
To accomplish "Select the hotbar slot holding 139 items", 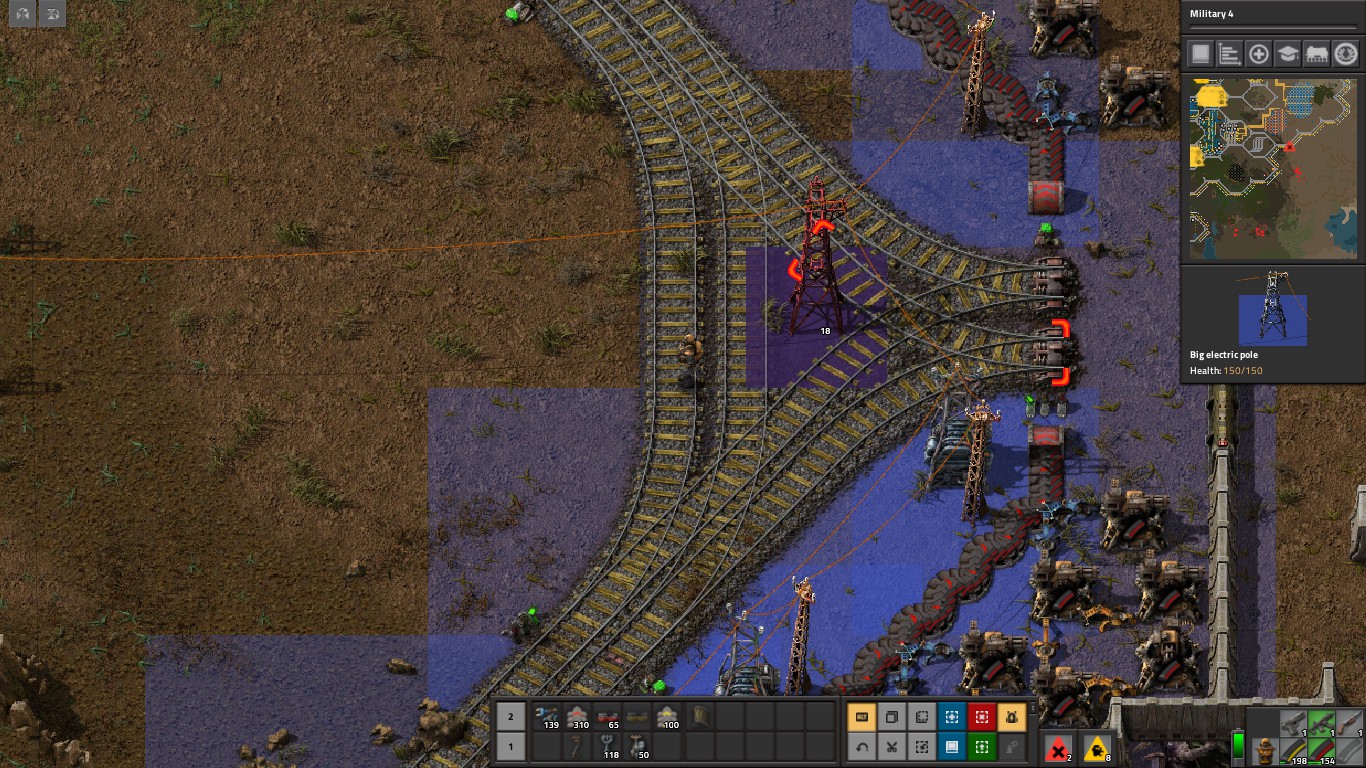I will [546, 716].
